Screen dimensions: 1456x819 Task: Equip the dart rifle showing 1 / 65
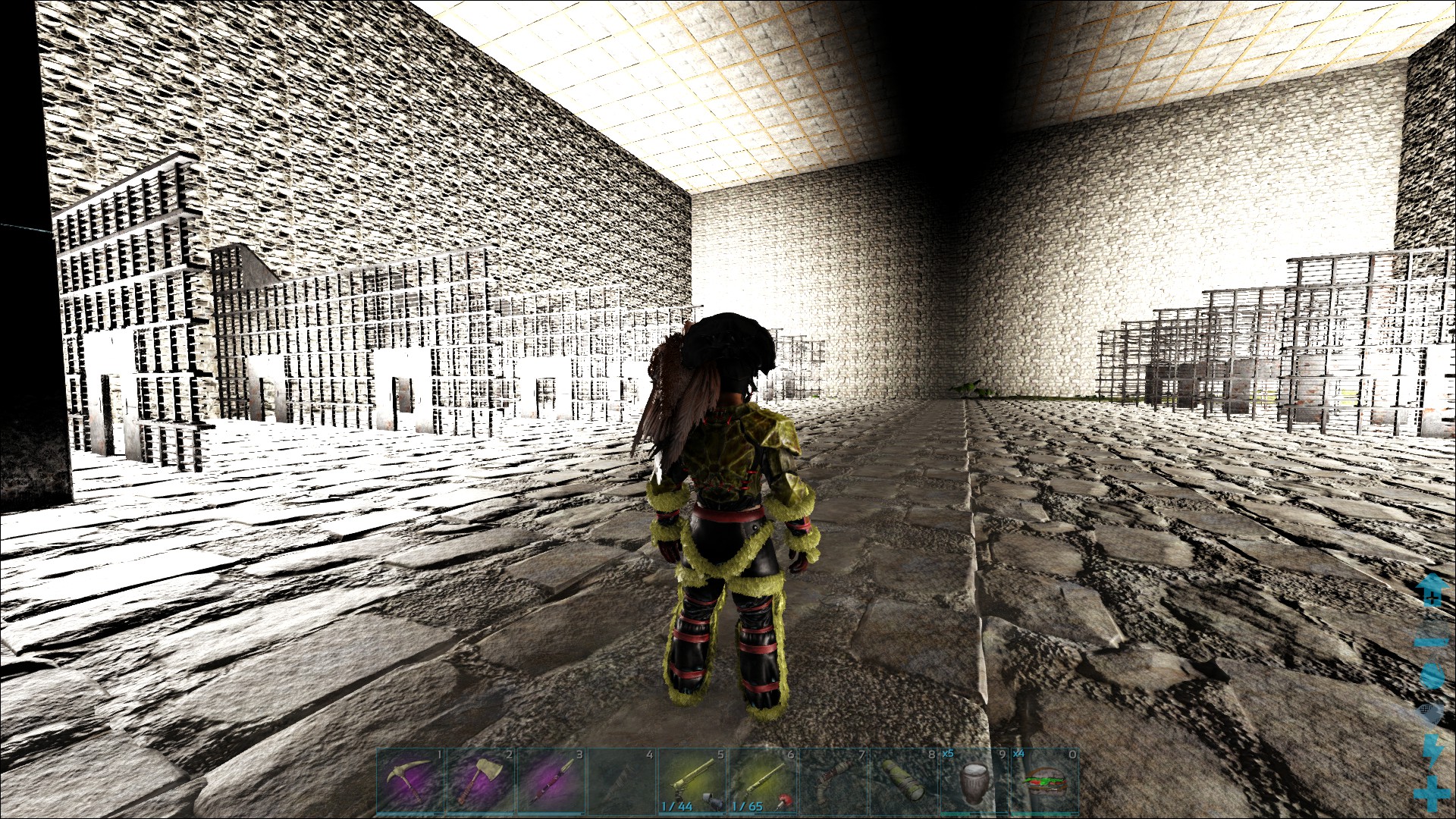pos(762,781)
